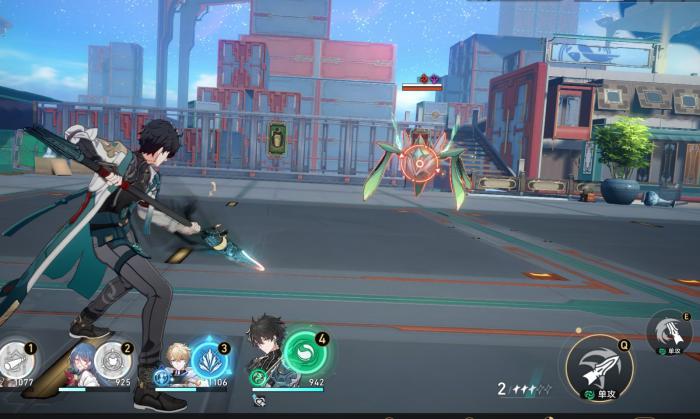Target the enemy marked with the red reticle

[x=420, y=159]
